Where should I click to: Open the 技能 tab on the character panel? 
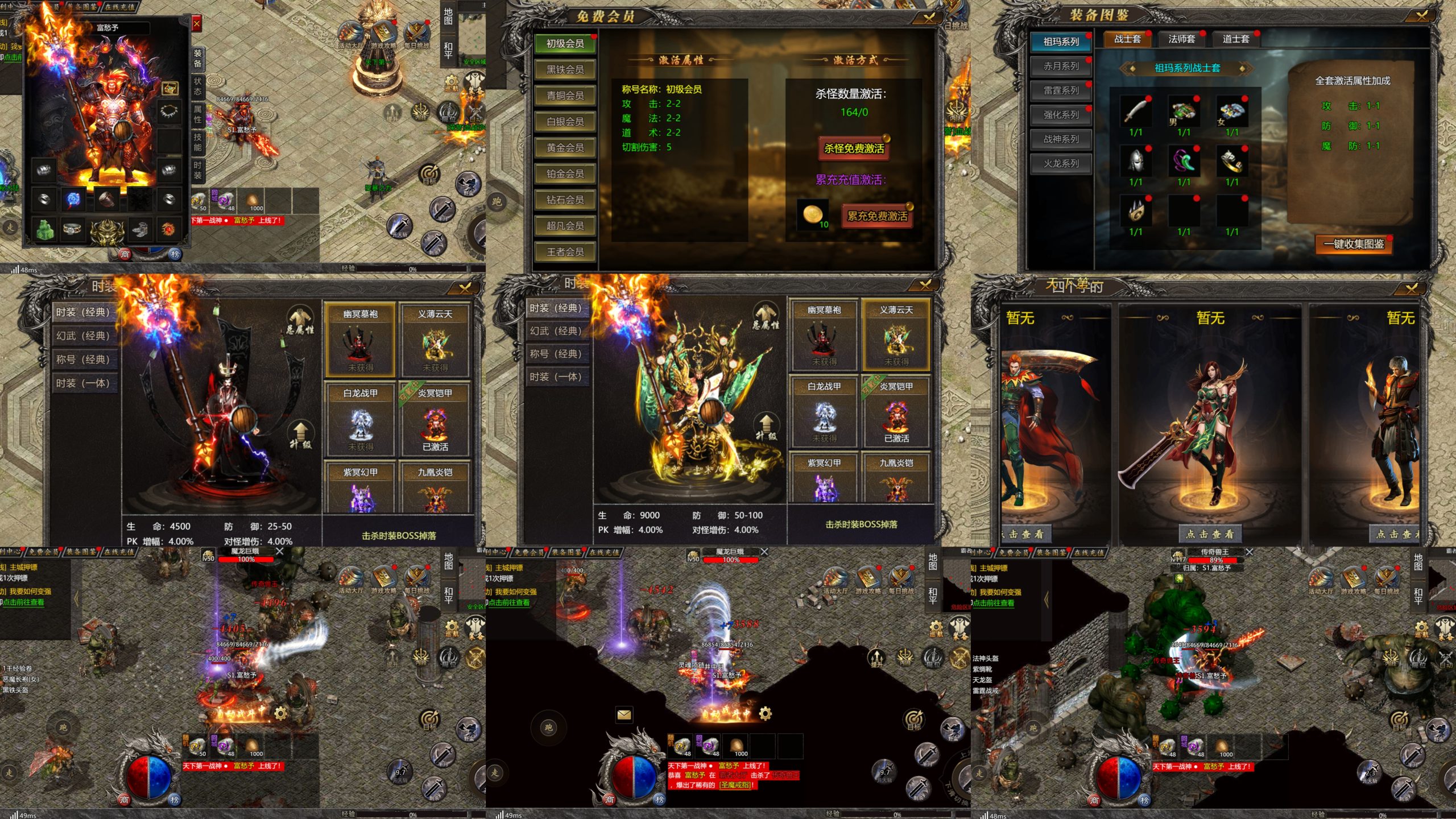coord(197,142)
